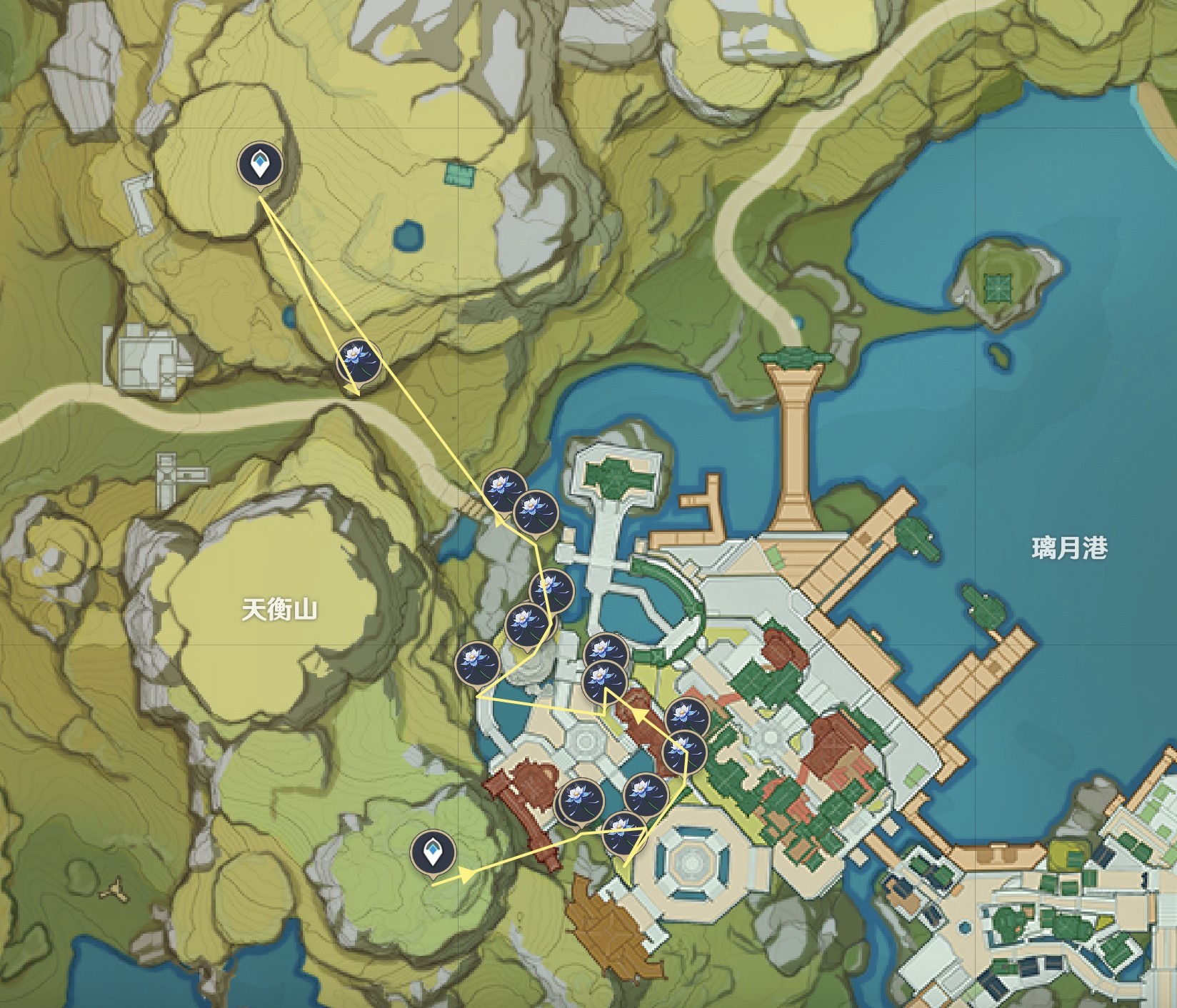Select the southernmost Glaze Lily marker above the yellow route

coord(625,834)
